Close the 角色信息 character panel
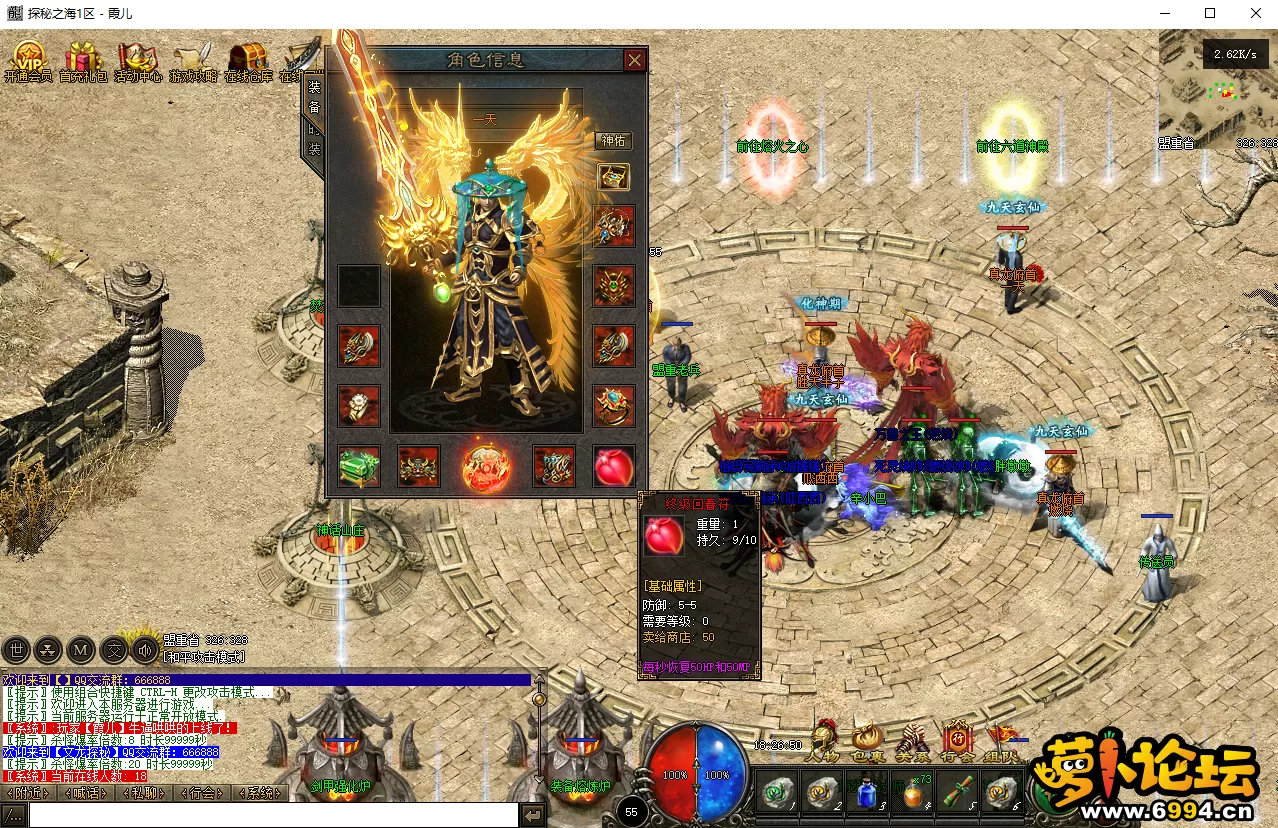This screenshot has height=828, width=1278. click(x=634, y=60)
